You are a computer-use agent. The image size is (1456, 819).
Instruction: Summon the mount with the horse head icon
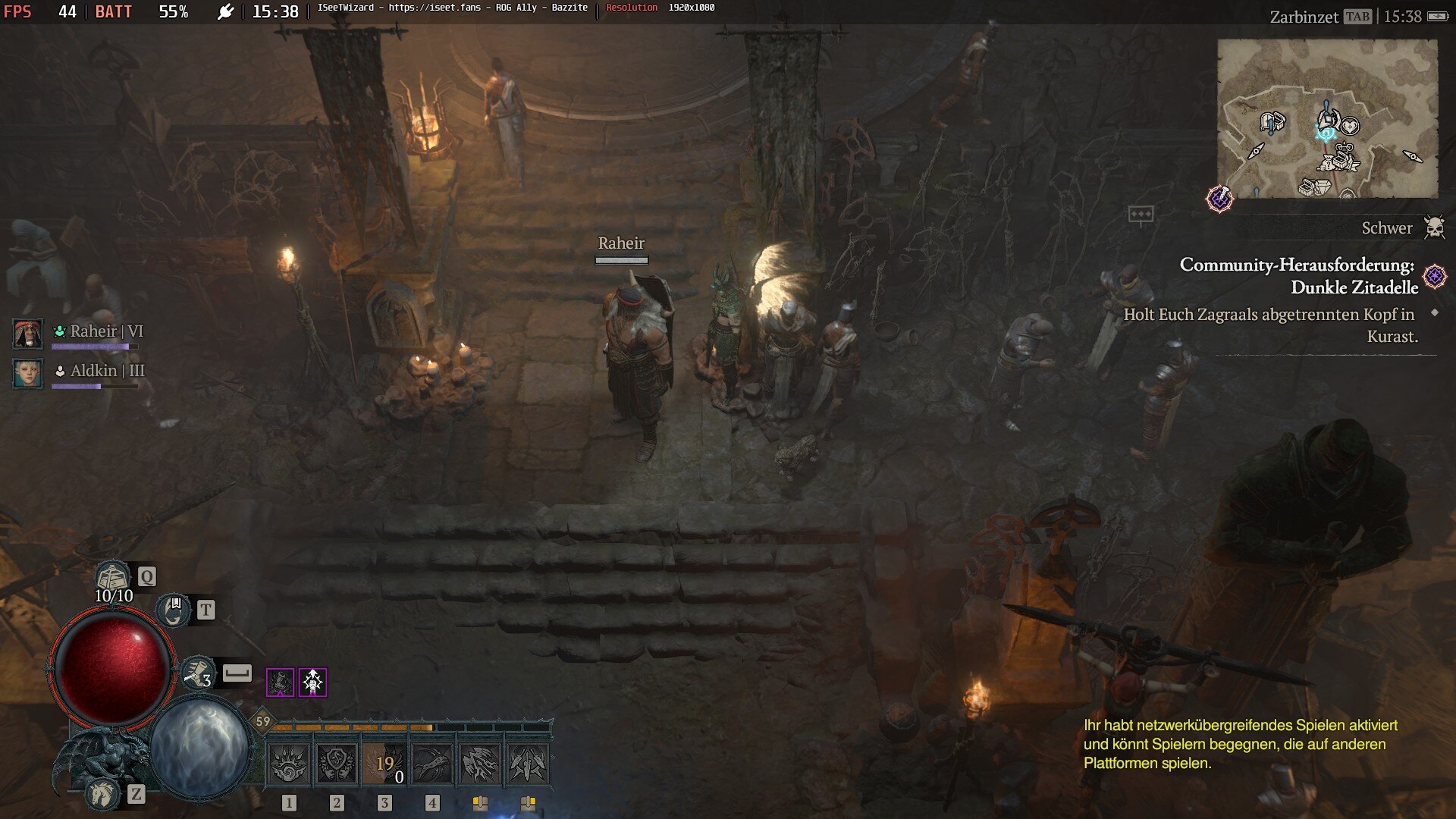click(102, 793)
